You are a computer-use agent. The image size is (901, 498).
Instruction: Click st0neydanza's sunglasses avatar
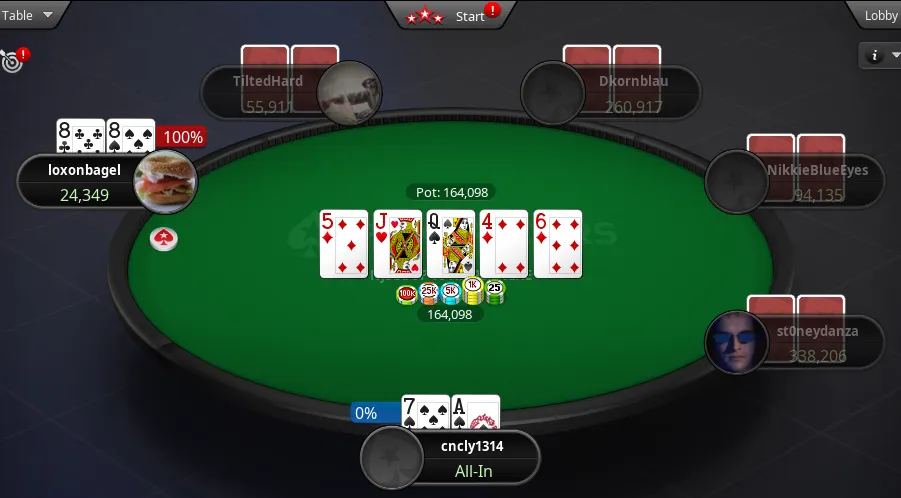click(736, 342)
